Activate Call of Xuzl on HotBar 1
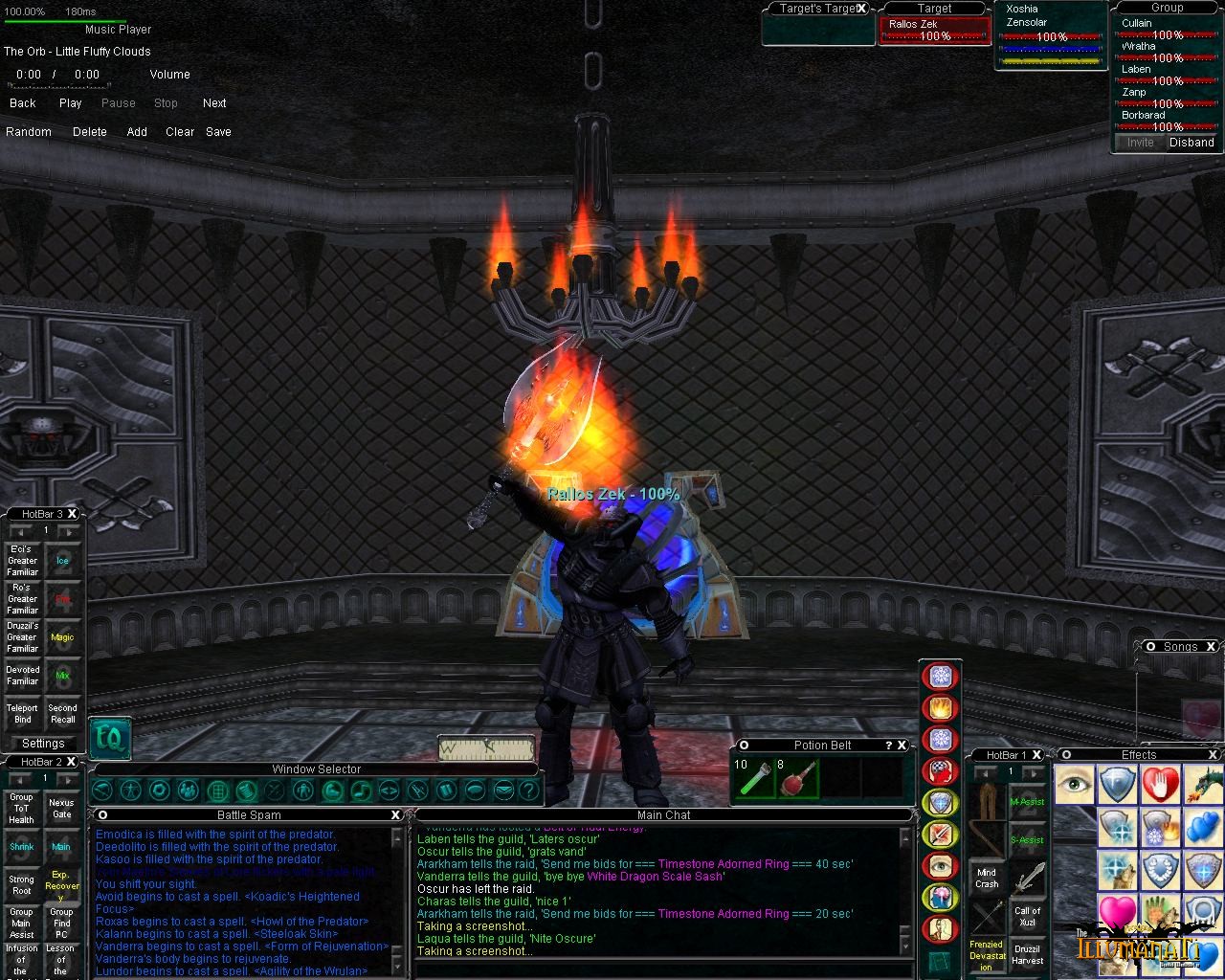 1027,916
